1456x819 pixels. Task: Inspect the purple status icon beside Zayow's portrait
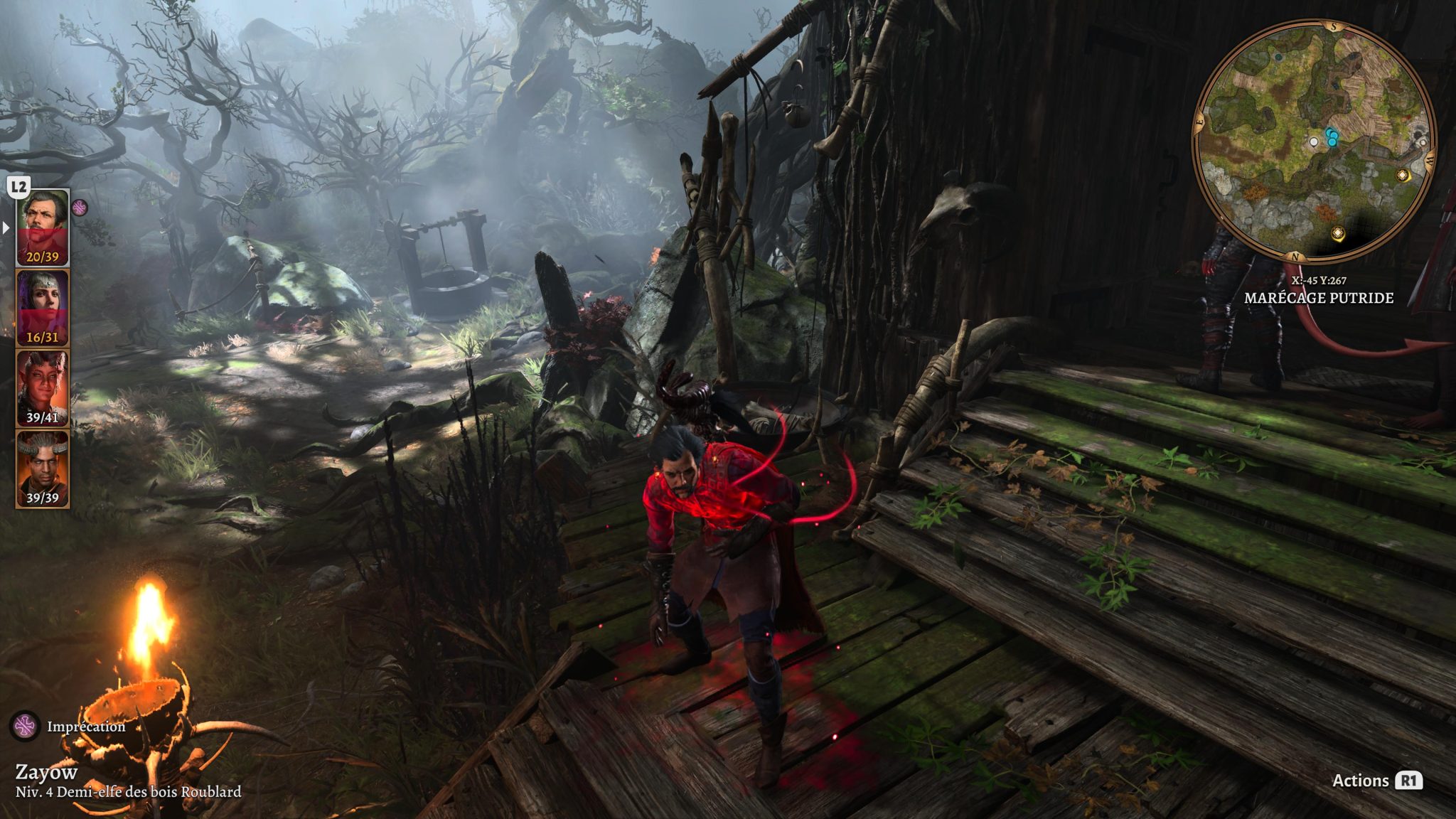pyautogui.click(x=80, y=208)
